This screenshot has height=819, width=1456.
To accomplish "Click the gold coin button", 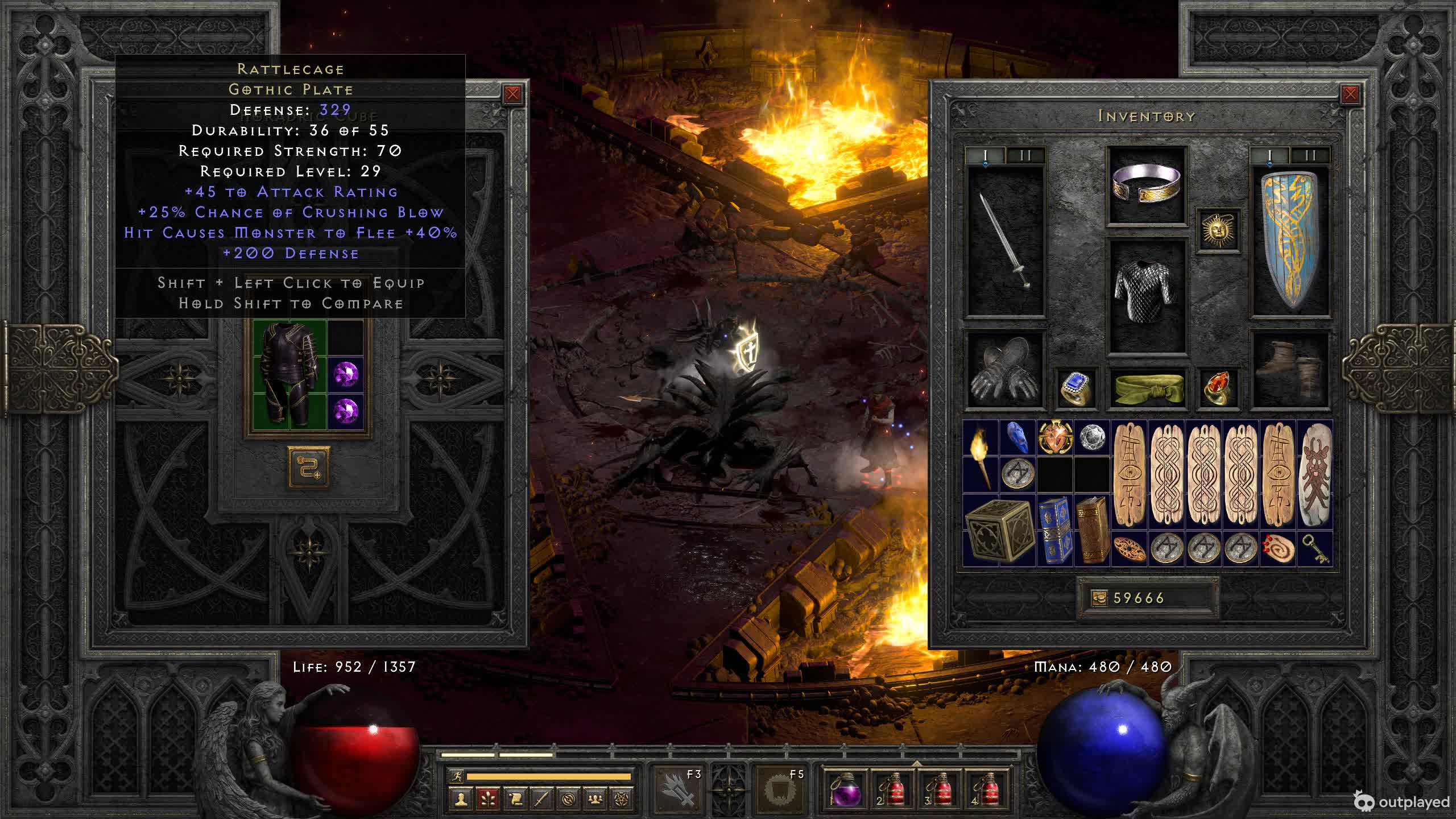I will [1099, 598].
